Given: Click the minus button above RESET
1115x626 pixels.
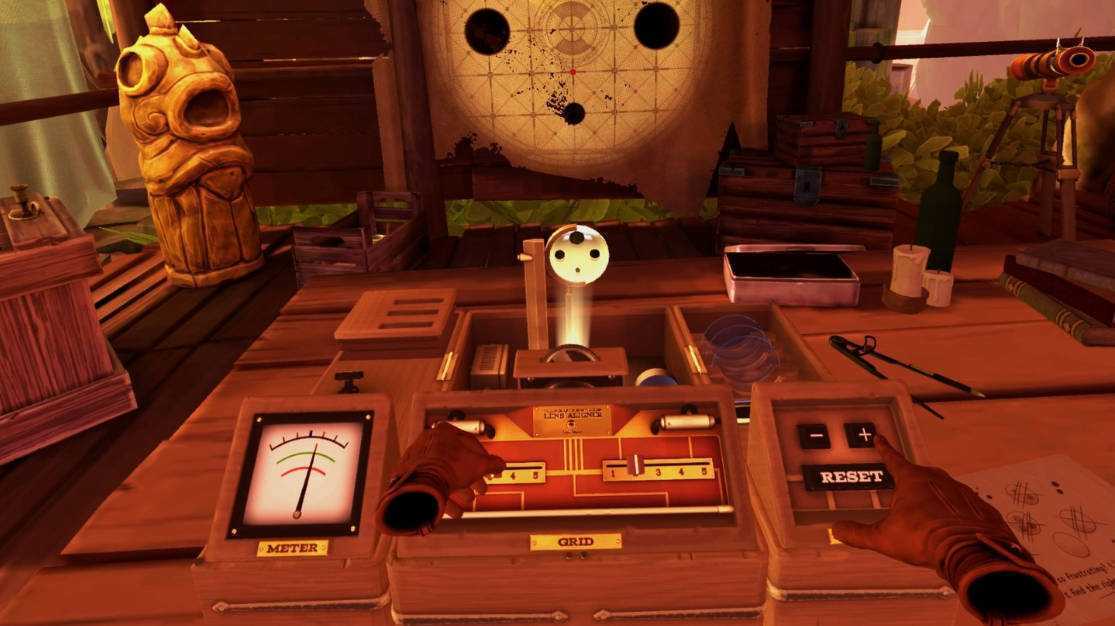Looking at the screenshot, I should pos(813,436).
